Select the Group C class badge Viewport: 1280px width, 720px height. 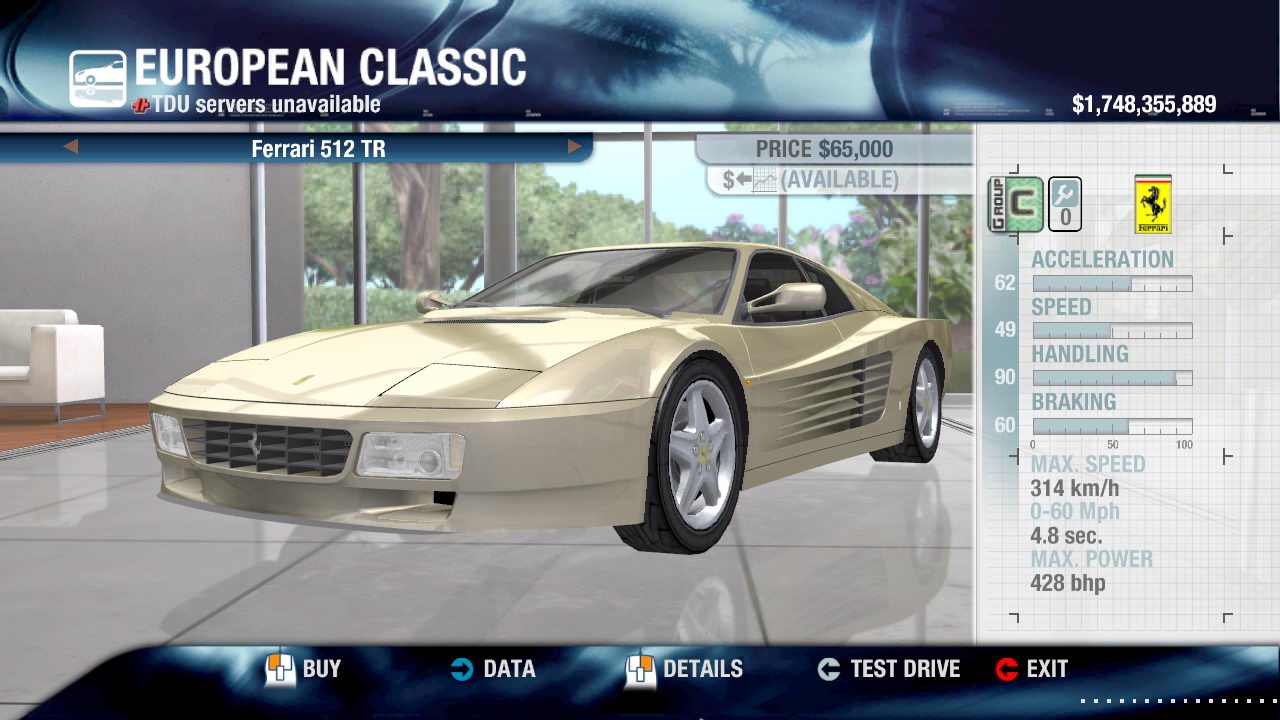(1015, 204)
